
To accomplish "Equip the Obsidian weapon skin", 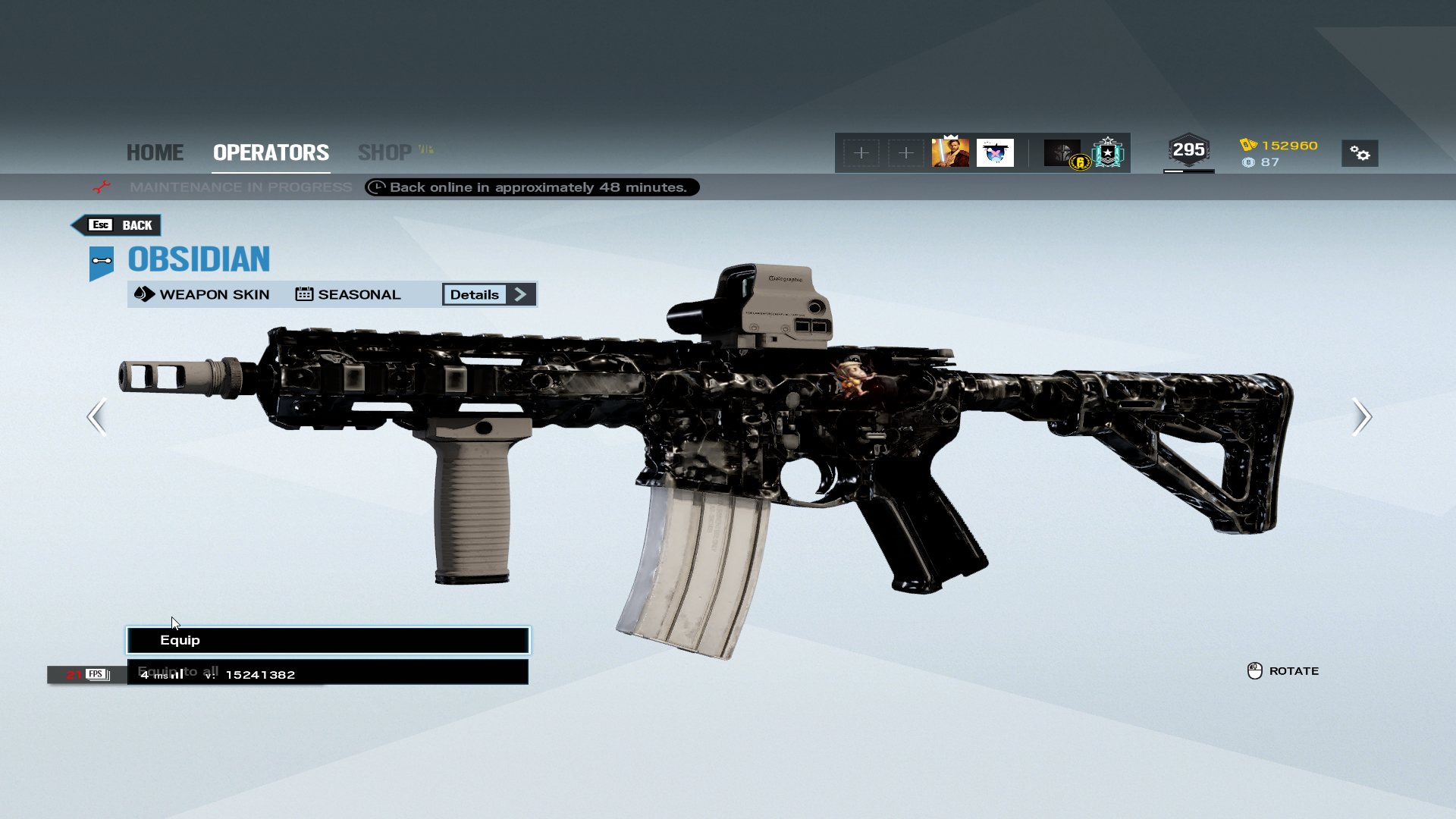I will tap(328, 640).
